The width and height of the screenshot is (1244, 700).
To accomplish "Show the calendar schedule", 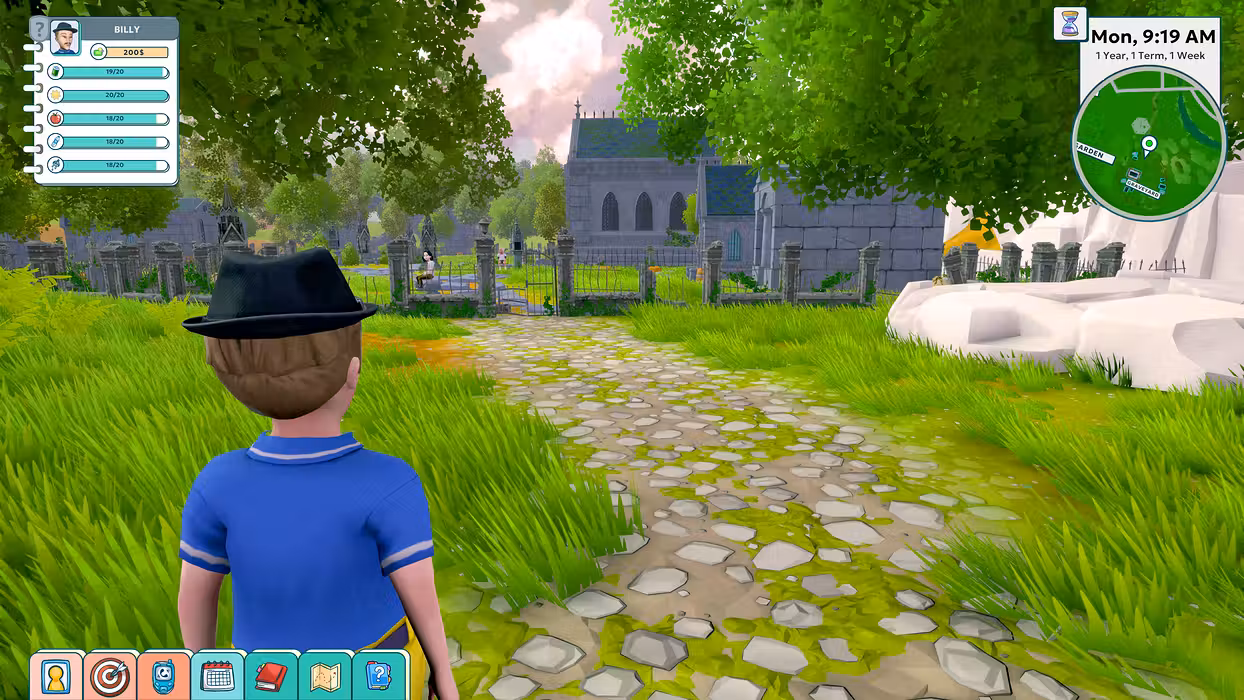I will pyautogui.click(x=217, y=677).
